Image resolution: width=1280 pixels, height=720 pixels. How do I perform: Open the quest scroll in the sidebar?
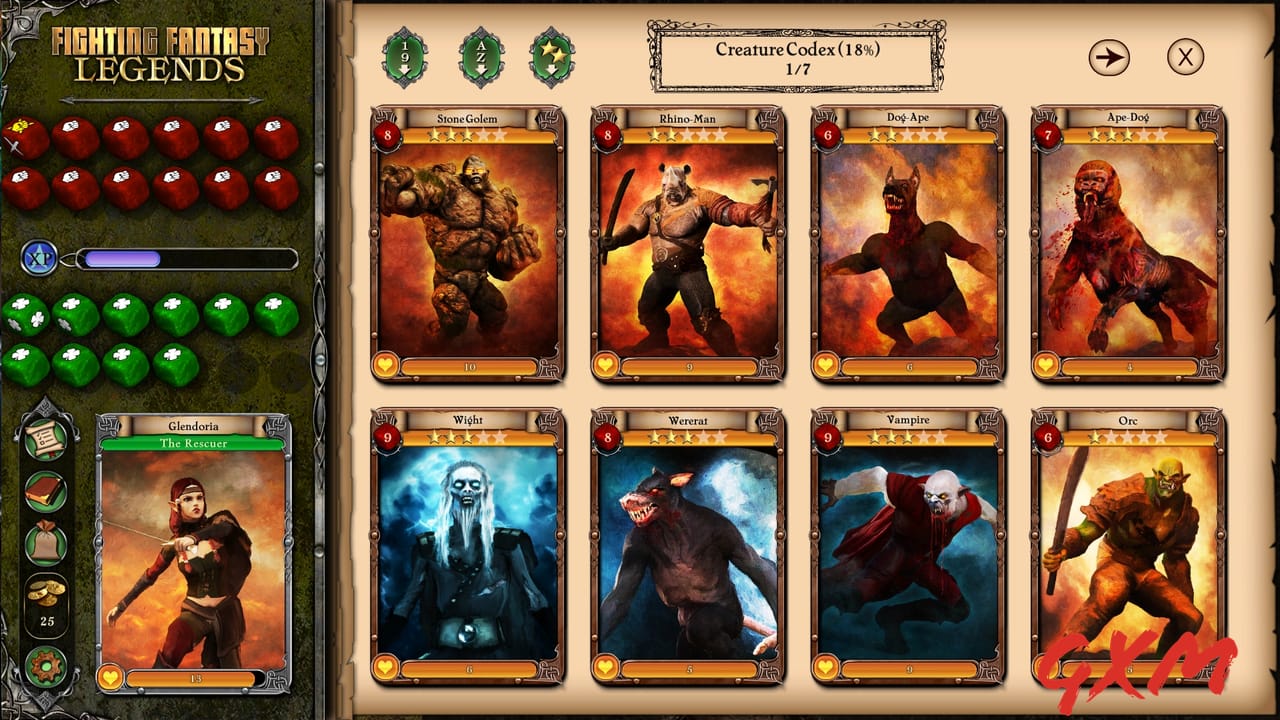pos(45,437)
